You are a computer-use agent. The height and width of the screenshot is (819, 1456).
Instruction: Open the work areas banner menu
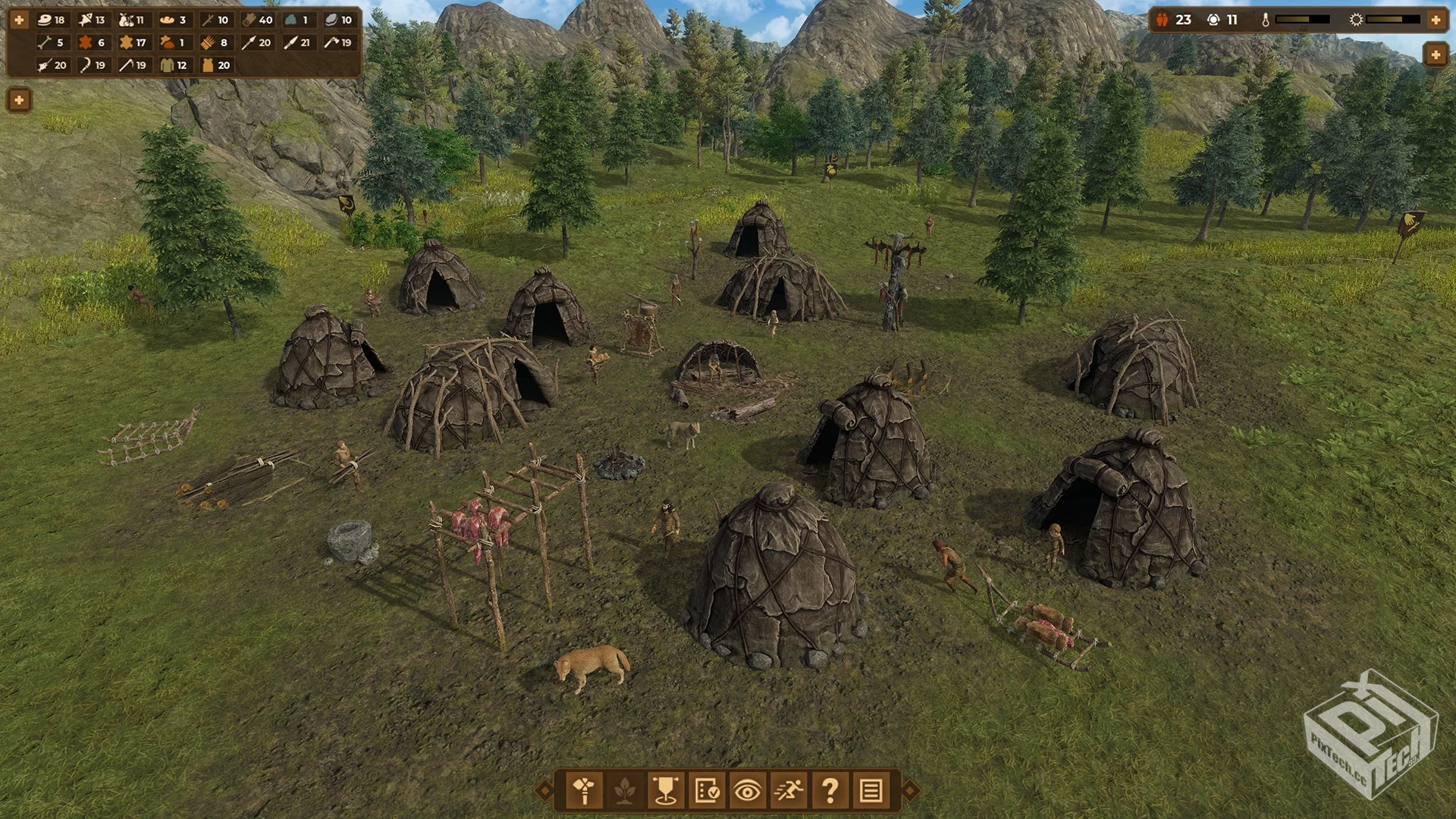pyautogui.click(x=666, y=791)
